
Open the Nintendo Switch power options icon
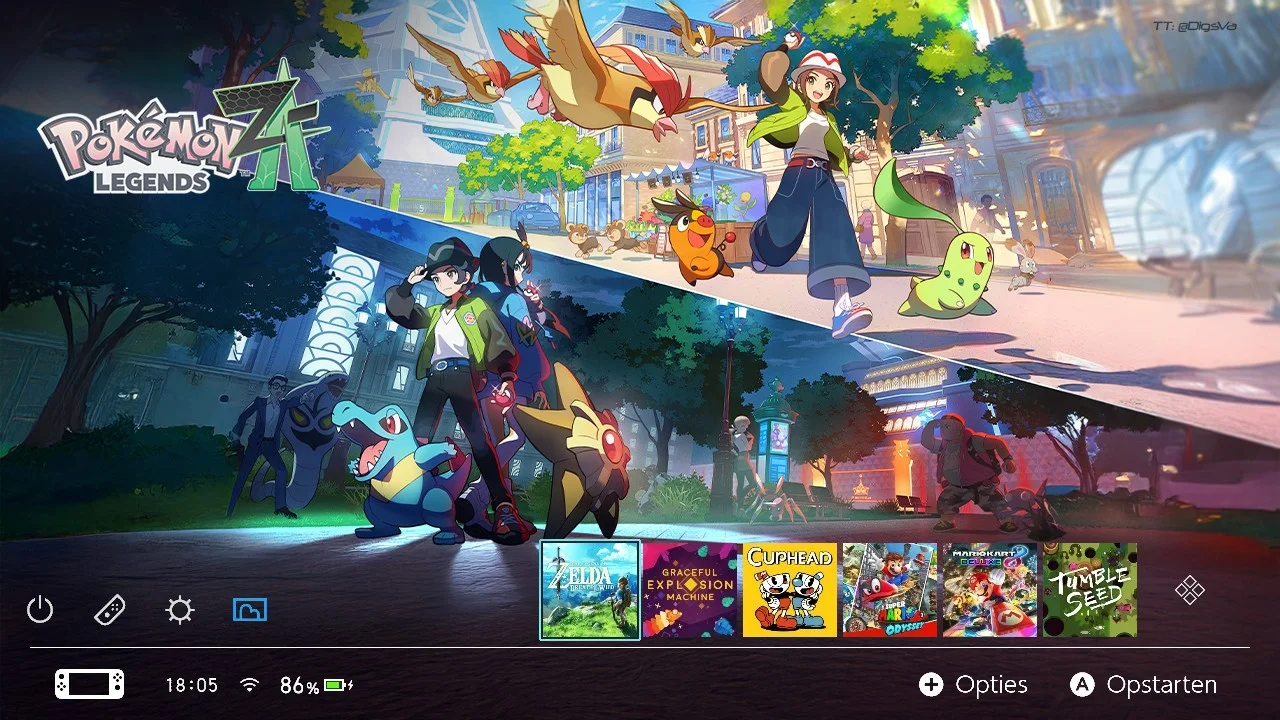click(40, 609)
